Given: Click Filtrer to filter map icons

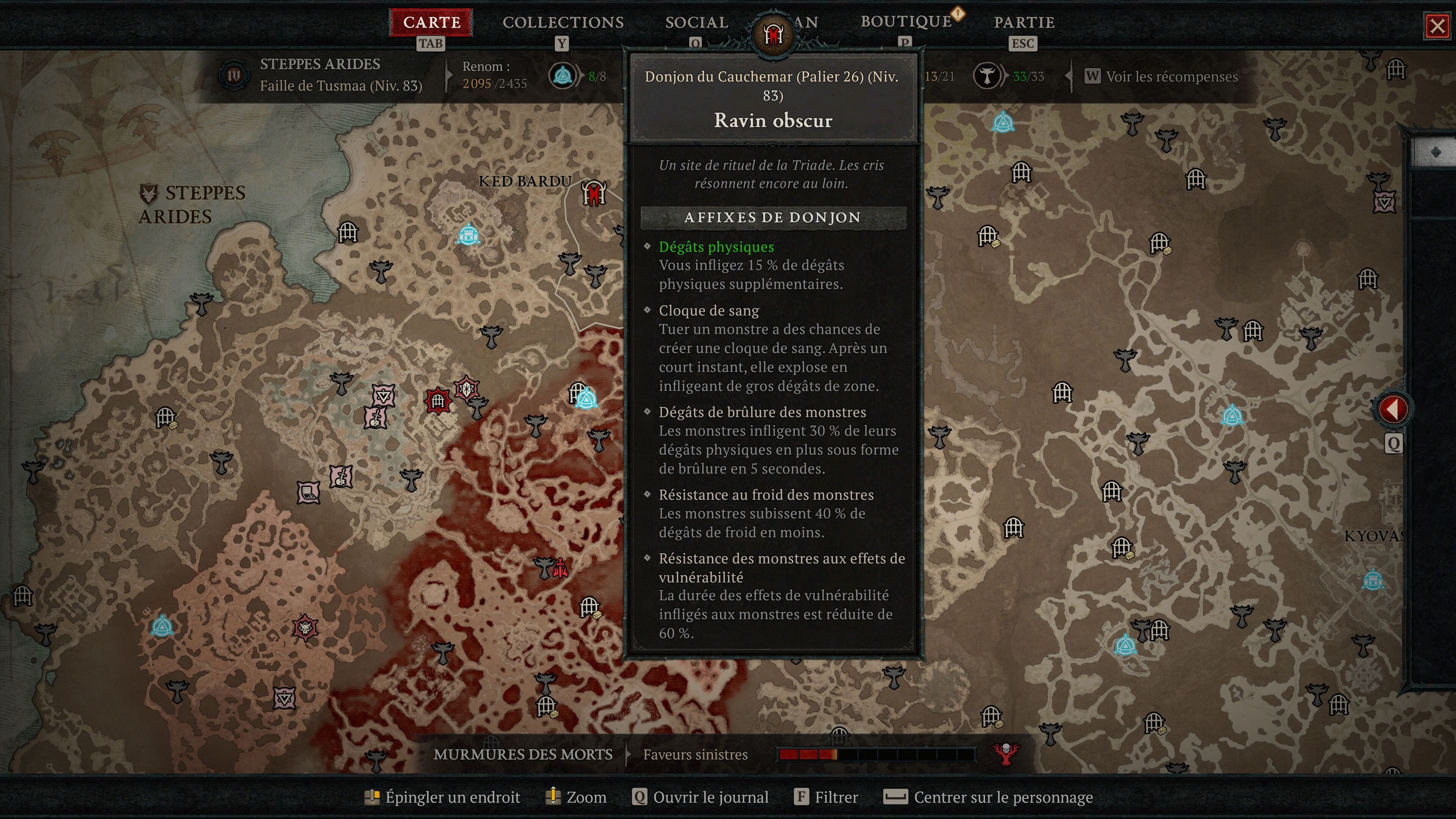Looking at the screenshot, I should point(835,797).
